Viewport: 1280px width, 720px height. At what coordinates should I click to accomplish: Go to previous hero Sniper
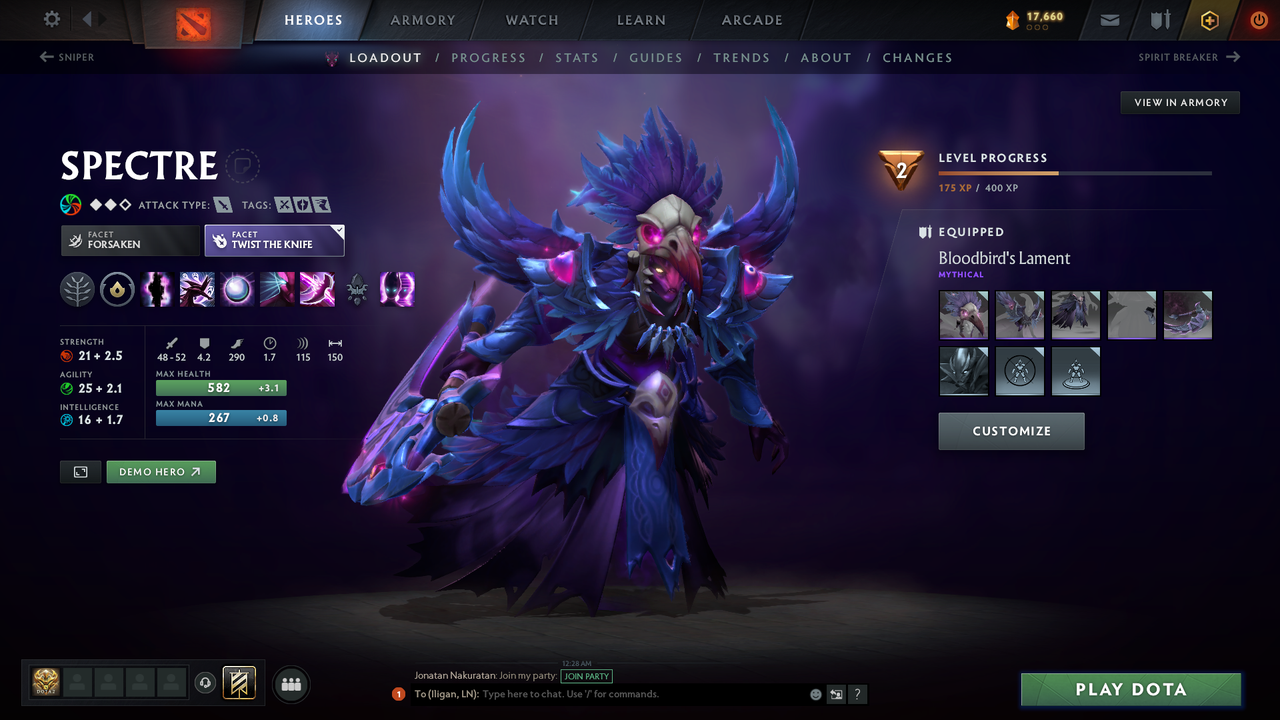pos(67,57)
